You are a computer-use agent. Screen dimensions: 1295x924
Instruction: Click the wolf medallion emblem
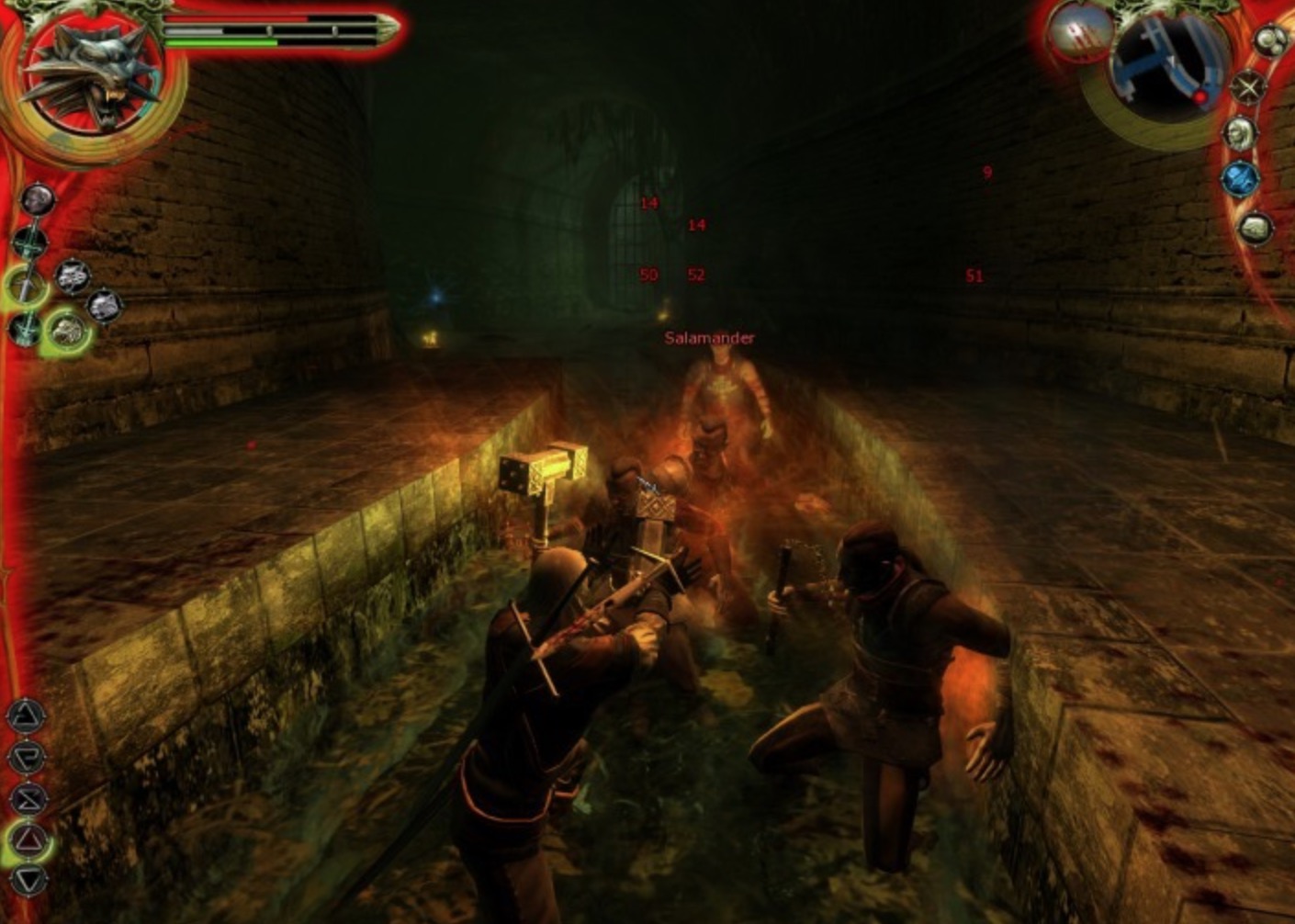94,75
